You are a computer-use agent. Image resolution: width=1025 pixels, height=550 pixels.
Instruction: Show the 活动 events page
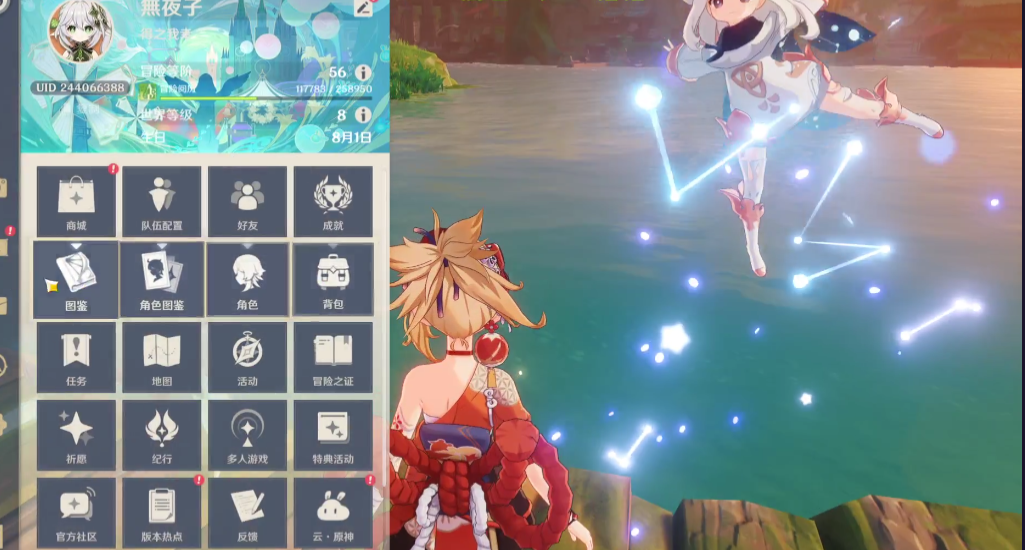pyautogui.click(x=248, y=357)
